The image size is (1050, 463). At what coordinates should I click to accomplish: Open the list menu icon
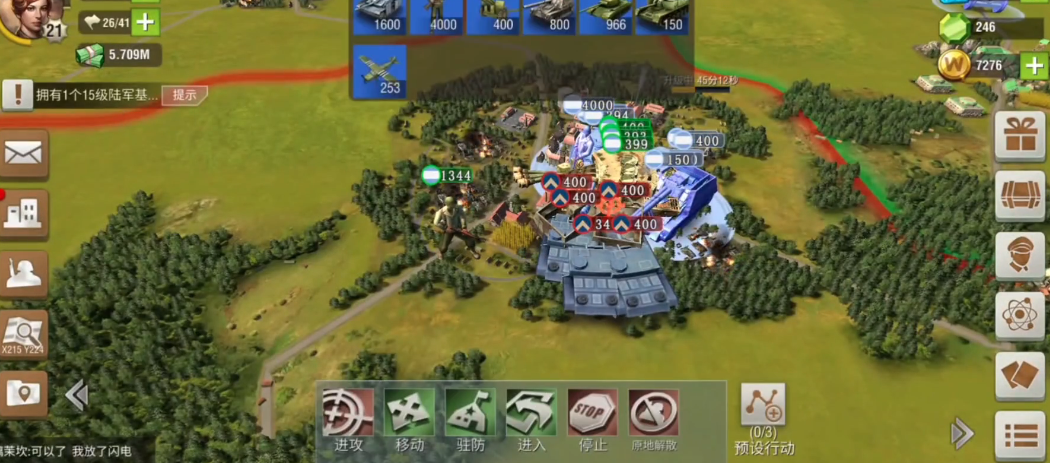[1020, 435]
